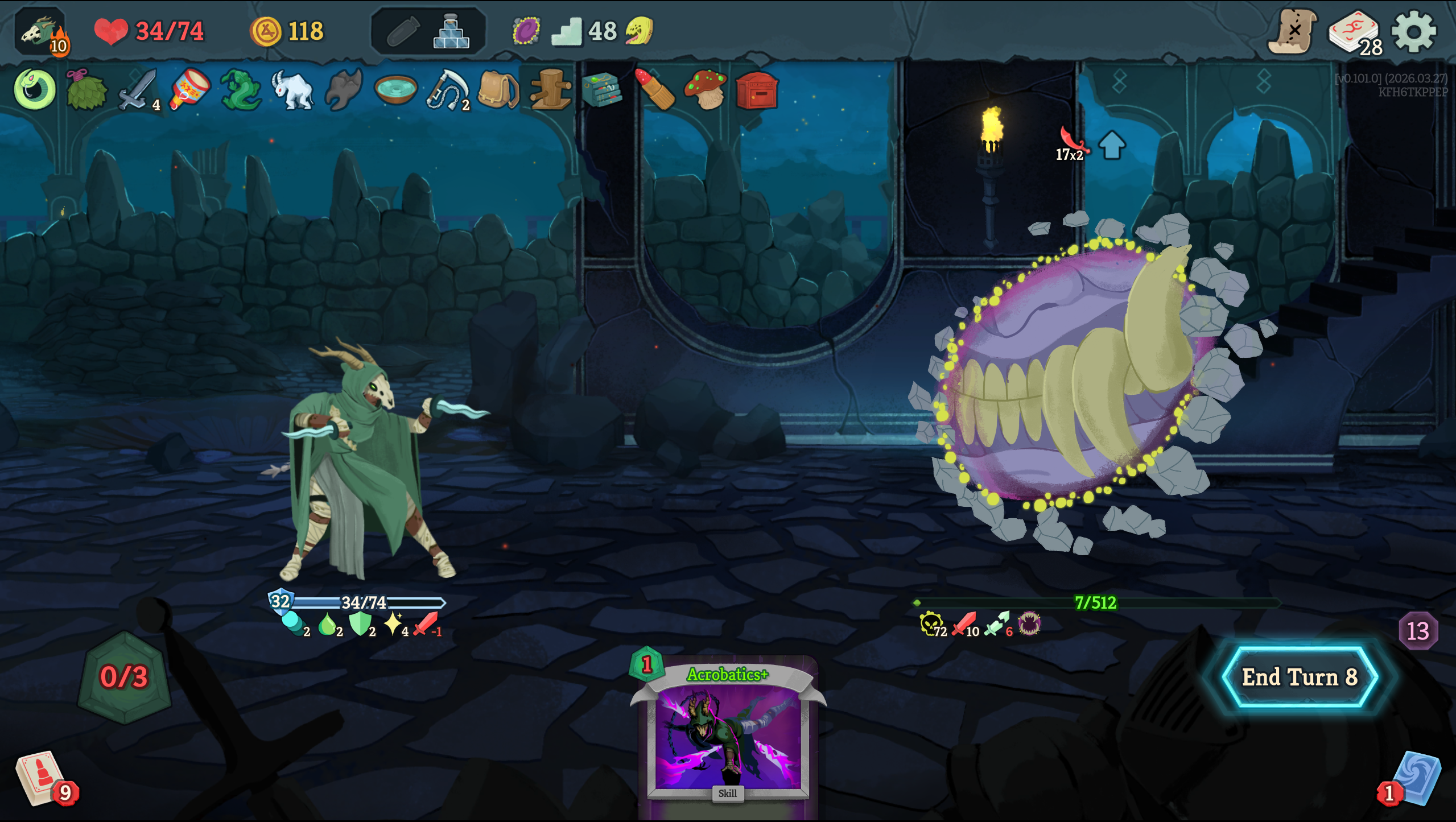The width and height of the screenshot is (1456, 822).
Task: Inspect the teal bowl relic
Action: click(x=396, y=89)
